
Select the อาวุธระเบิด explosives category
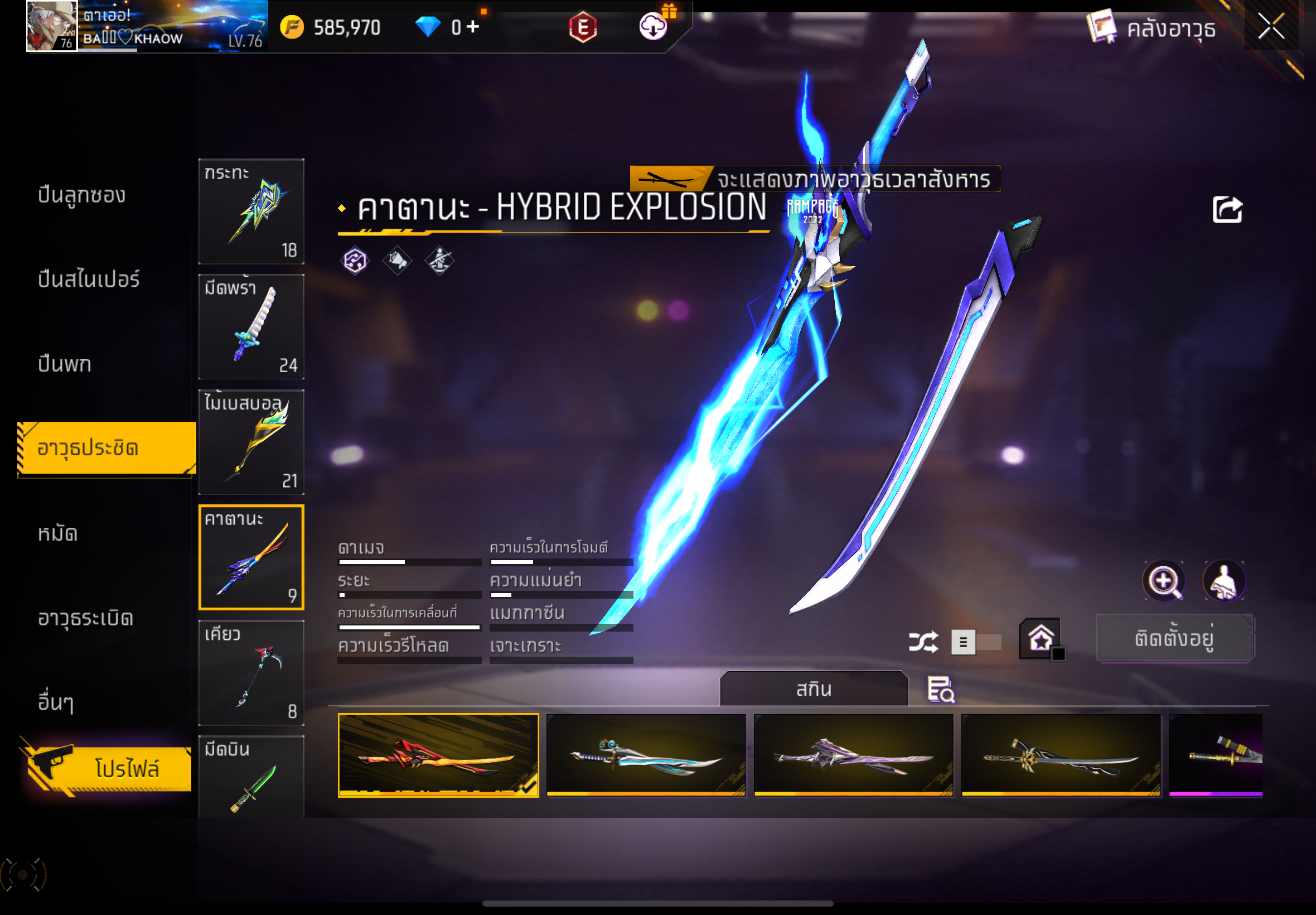(86, 618)
